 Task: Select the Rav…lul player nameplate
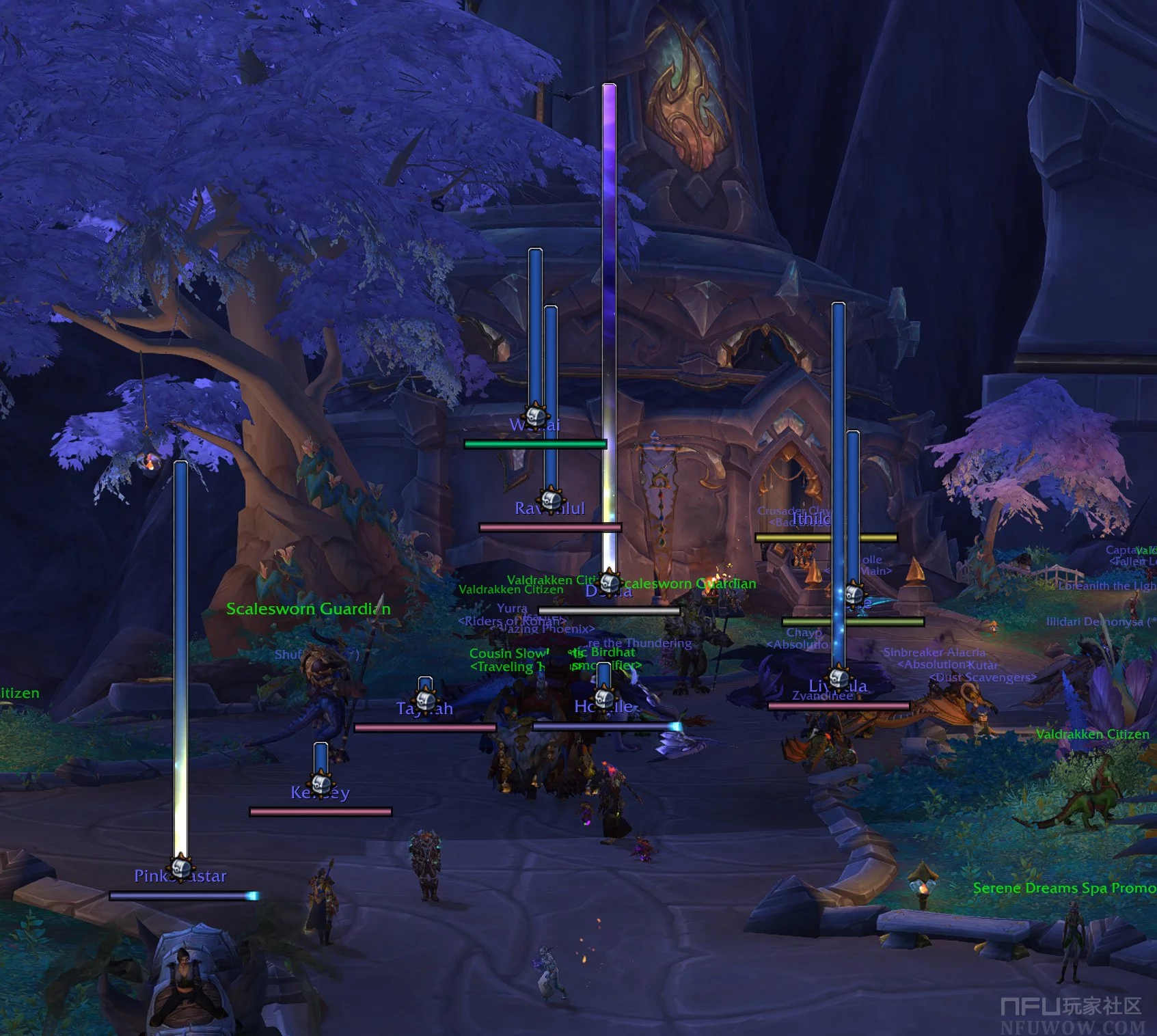(550, 527)
